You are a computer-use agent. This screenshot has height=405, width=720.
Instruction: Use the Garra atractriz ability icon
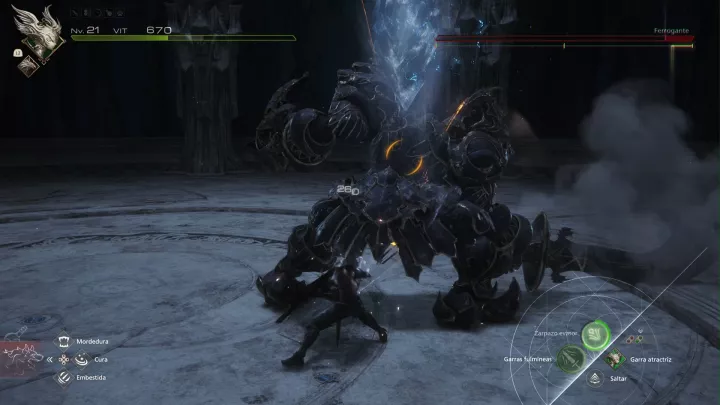[614, 358]
